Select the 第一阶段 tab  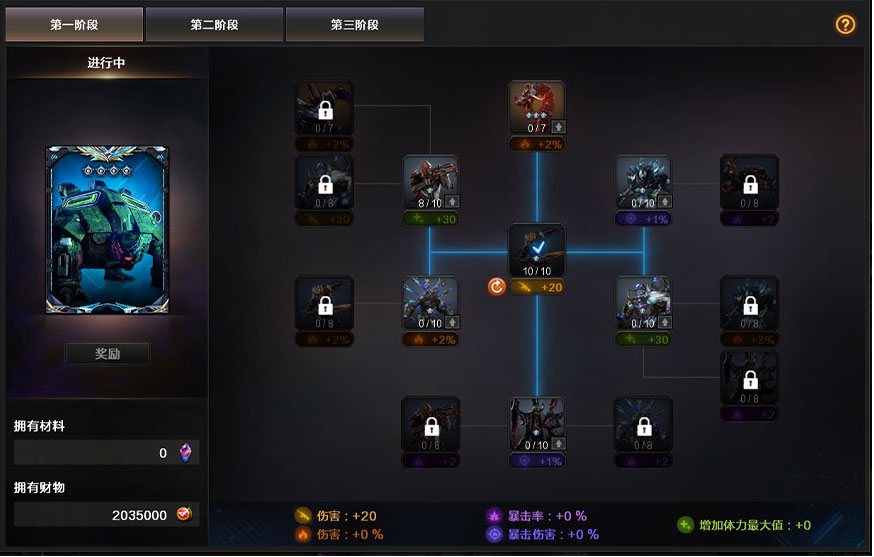[x=74, y=25]
